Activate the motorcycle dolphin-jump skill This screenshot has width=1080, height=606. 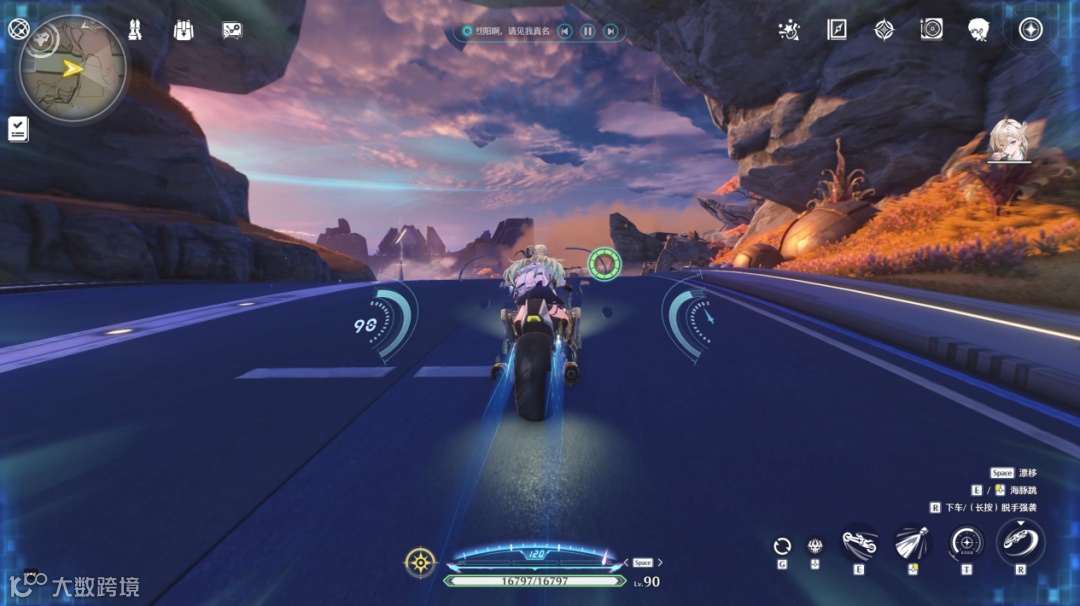point(860,543)
